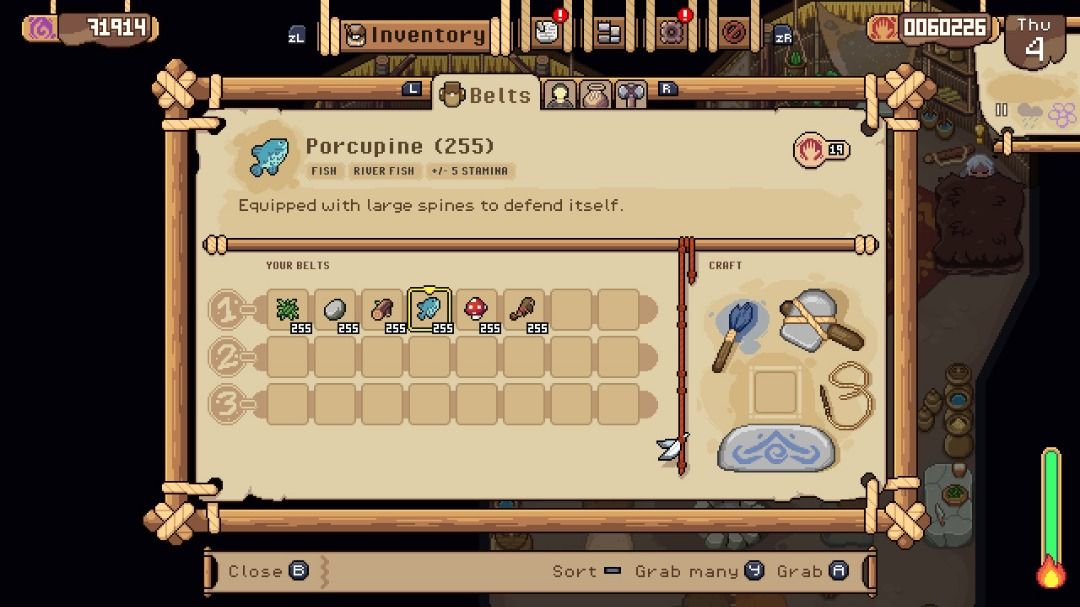The width and height of the screenshot is (1080, 607).
Task: Select the green plant fiber belt slot
Action: pyautogui.click(x=288, y=309)
